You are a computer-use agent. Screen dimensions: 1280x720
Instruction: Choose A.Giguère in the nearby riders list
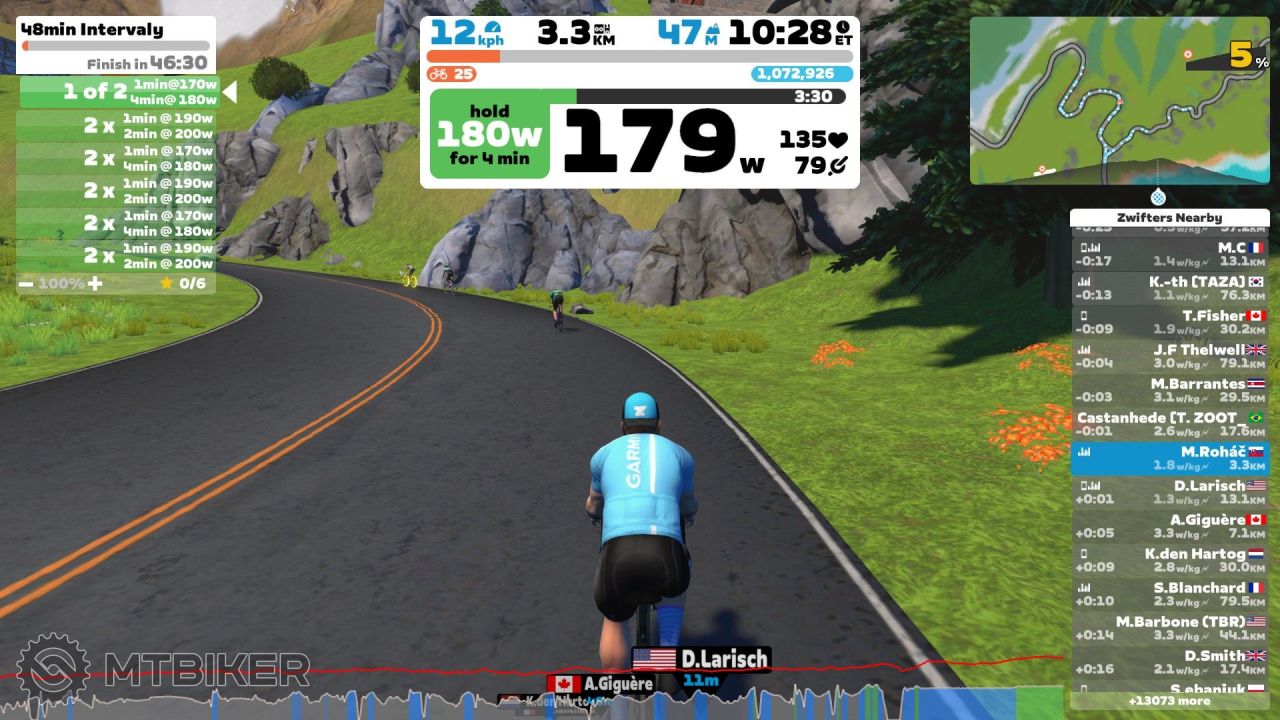click(1169, 526)
